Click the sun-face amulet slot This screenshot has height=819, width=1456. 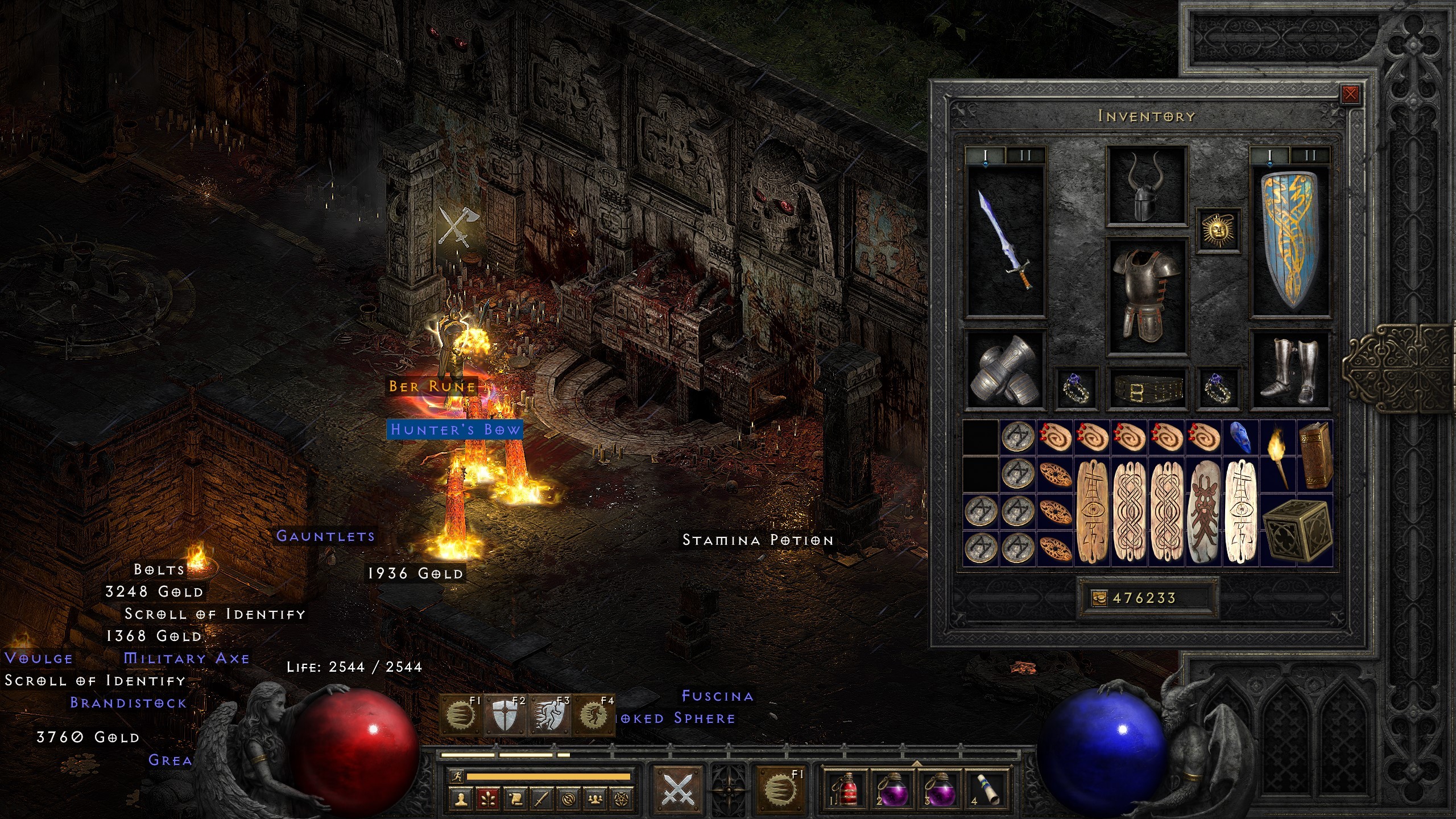point(1218,230)
